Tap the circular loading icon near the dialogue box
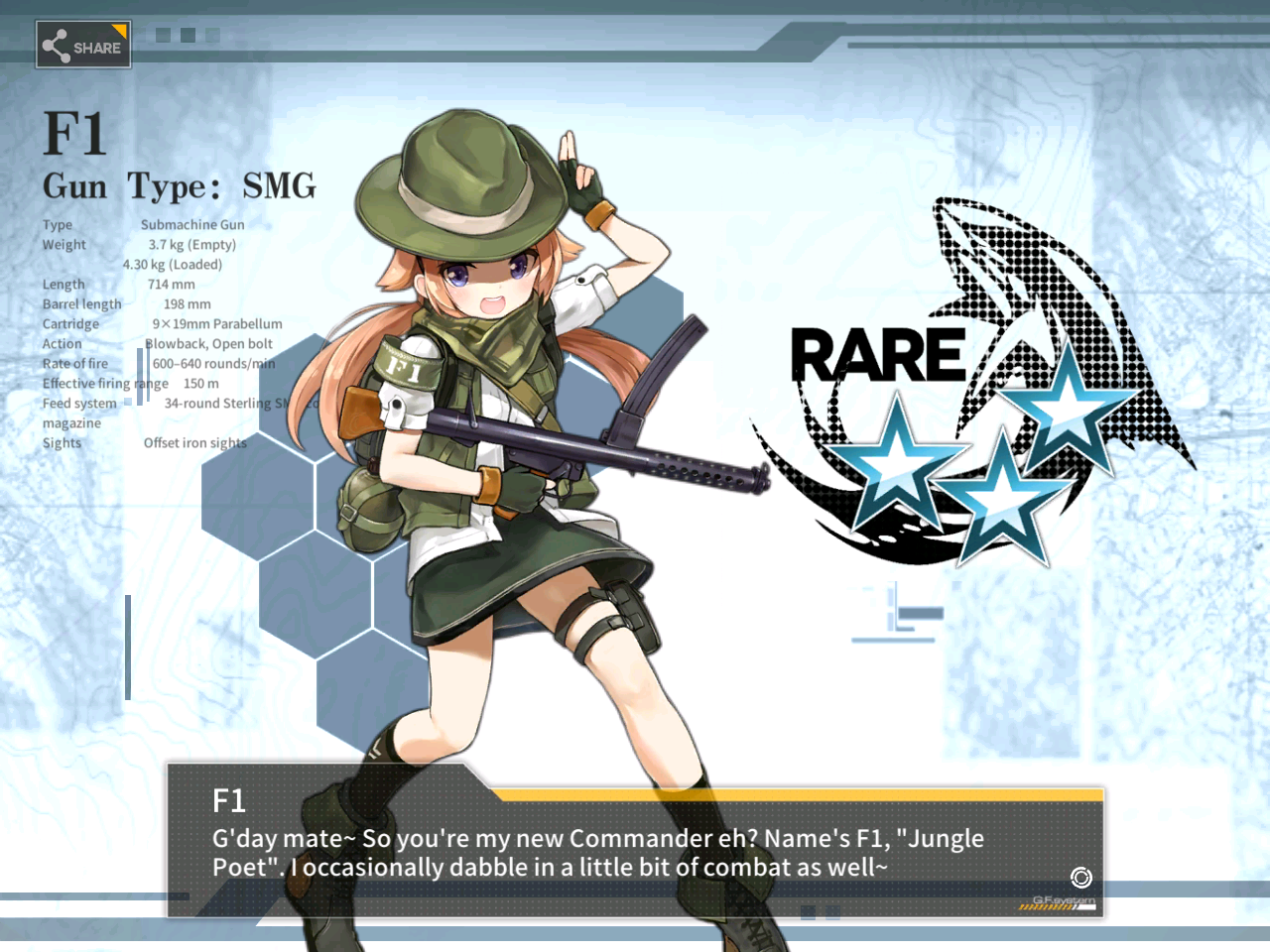 (1079, 877)
